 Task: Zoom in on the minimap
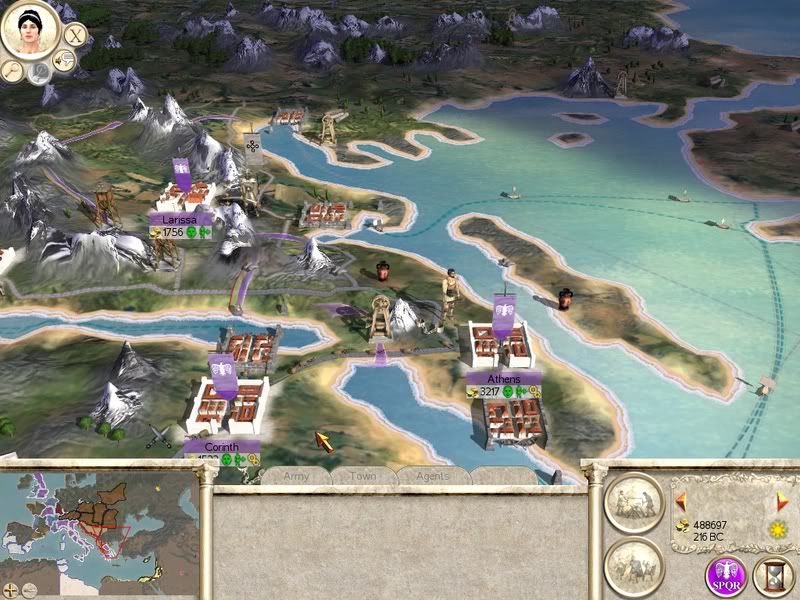pyautogui.click(x=10, y=589)
